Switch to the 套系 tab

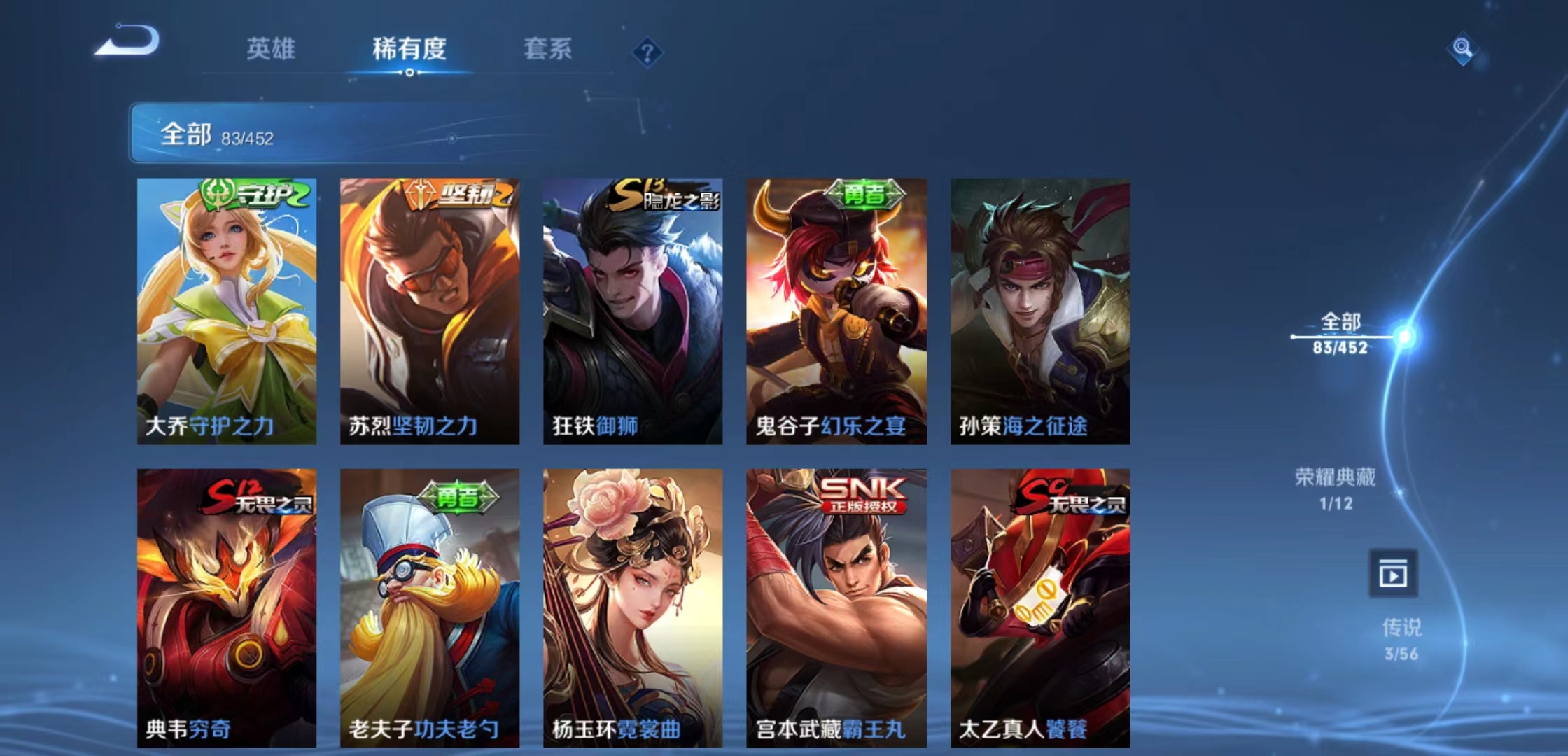[547, 49]
